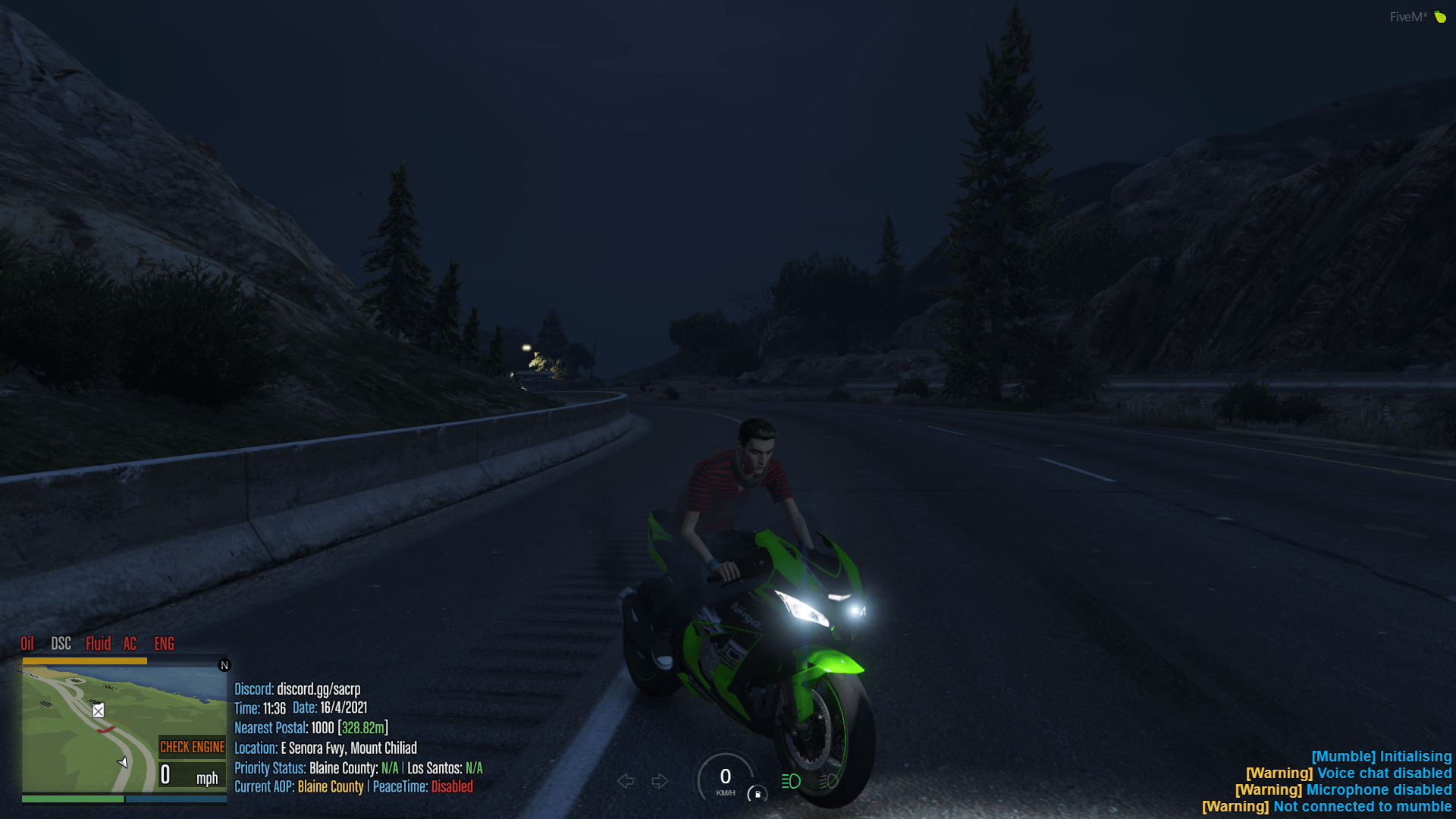This screenshot has height=819, width=1456.
Task: Click the AC status indicator
Action: point(129,644)
